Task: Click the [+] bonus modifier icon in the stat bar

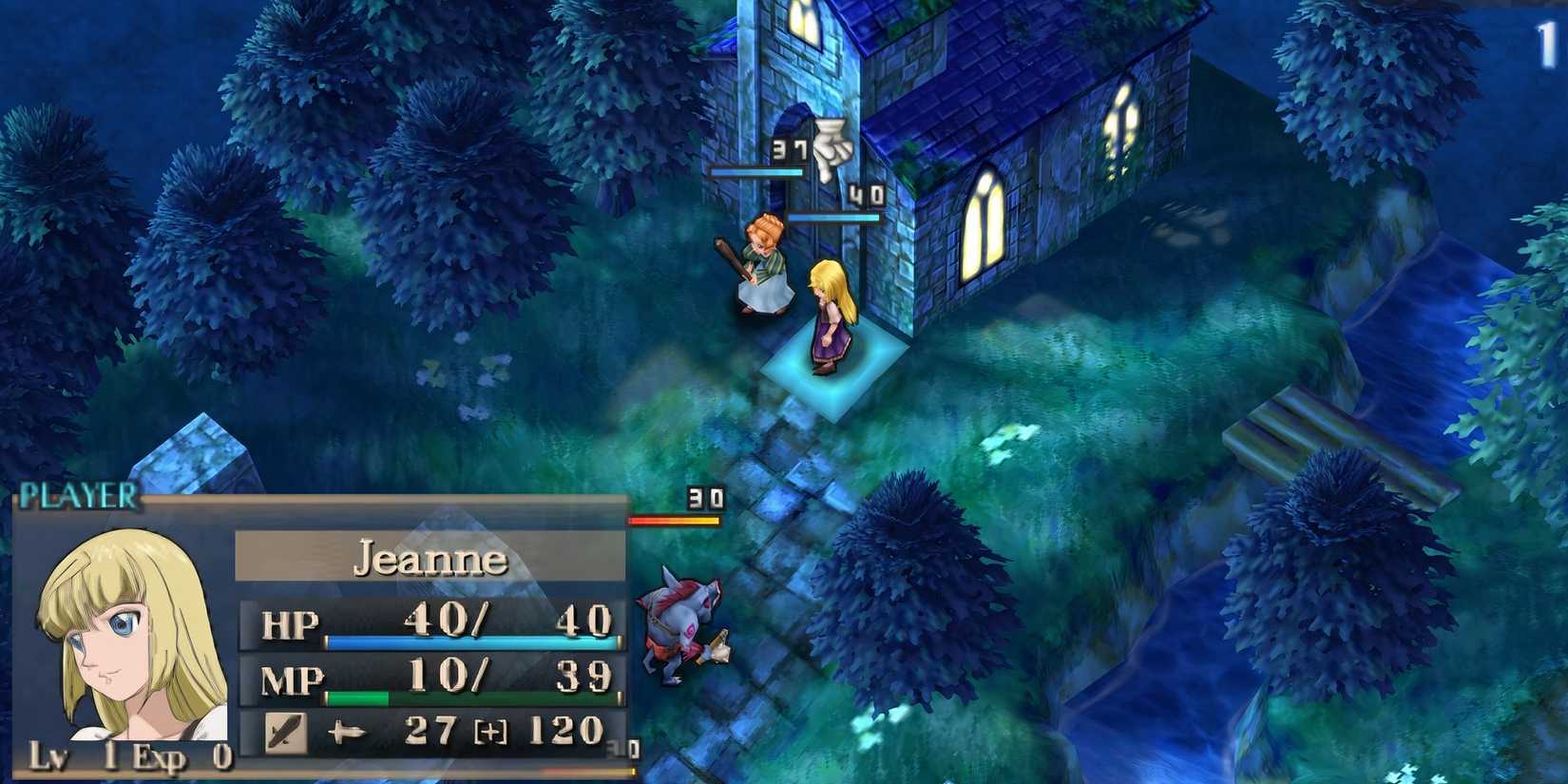Action: coord(491,733)
